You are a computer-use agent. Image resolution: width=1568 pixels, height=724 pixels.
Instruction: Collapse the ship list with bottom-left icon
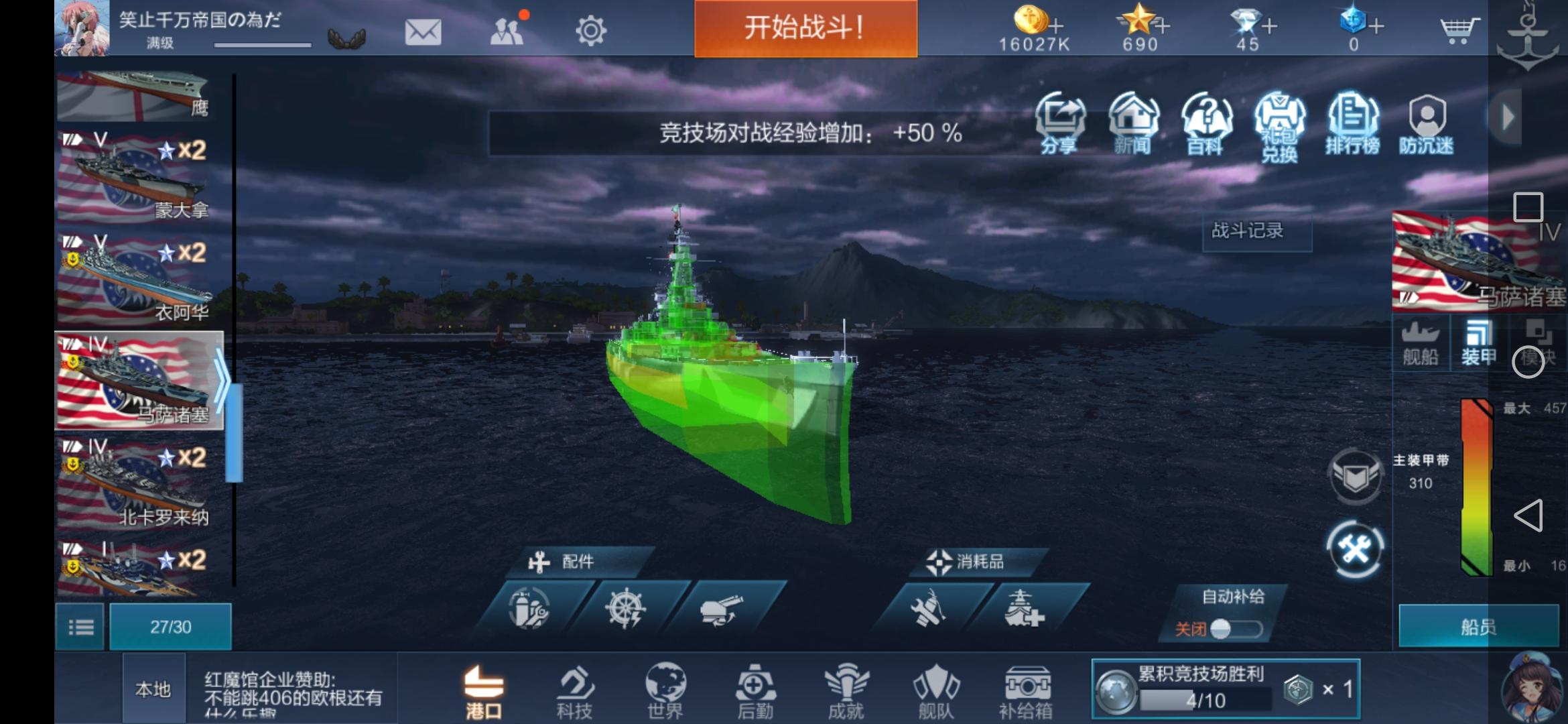pyautogui.click(x=80, y=625)
